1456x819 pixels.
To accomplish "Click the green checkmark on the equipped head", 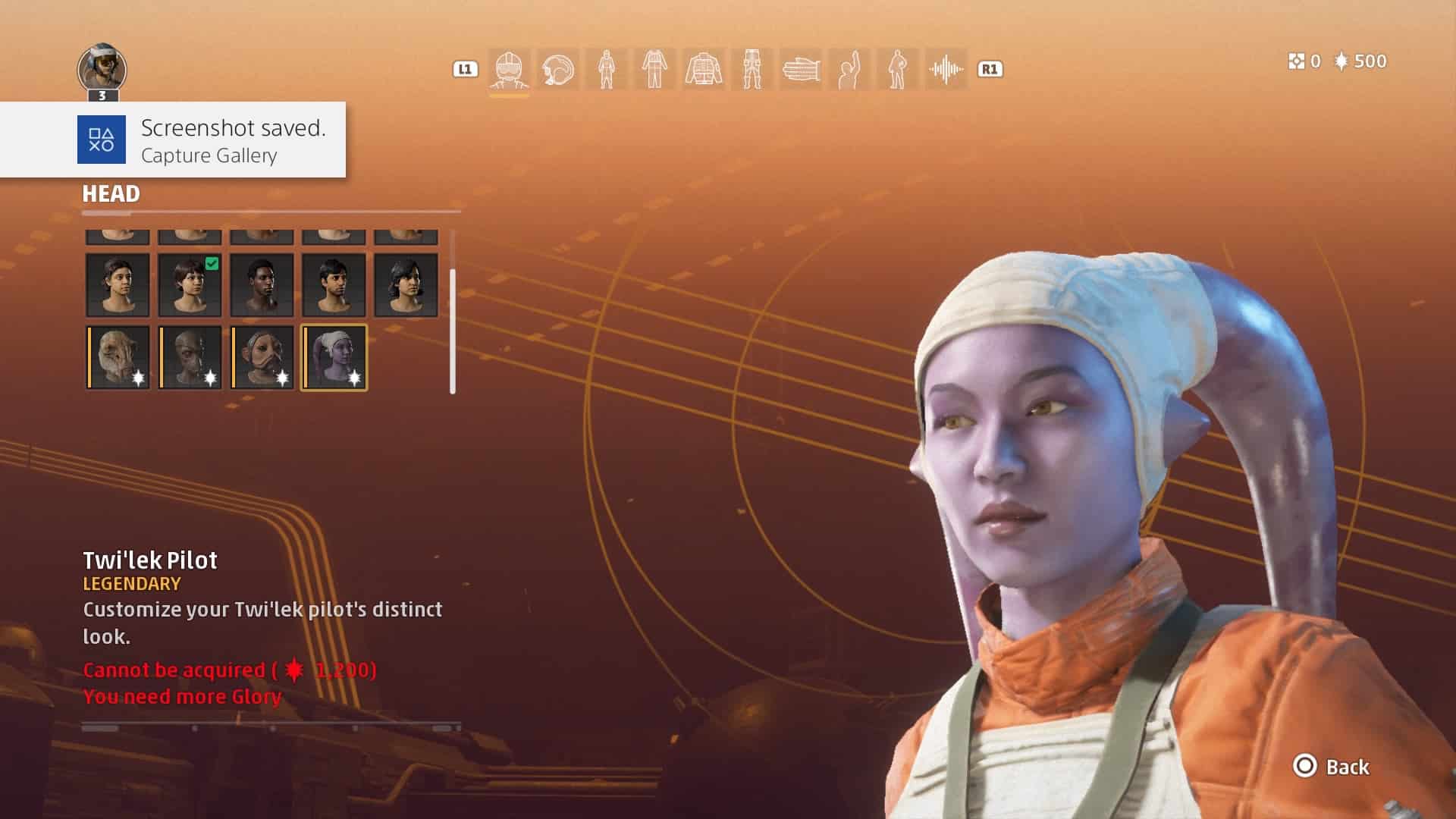I will click(x=211, y=263).
